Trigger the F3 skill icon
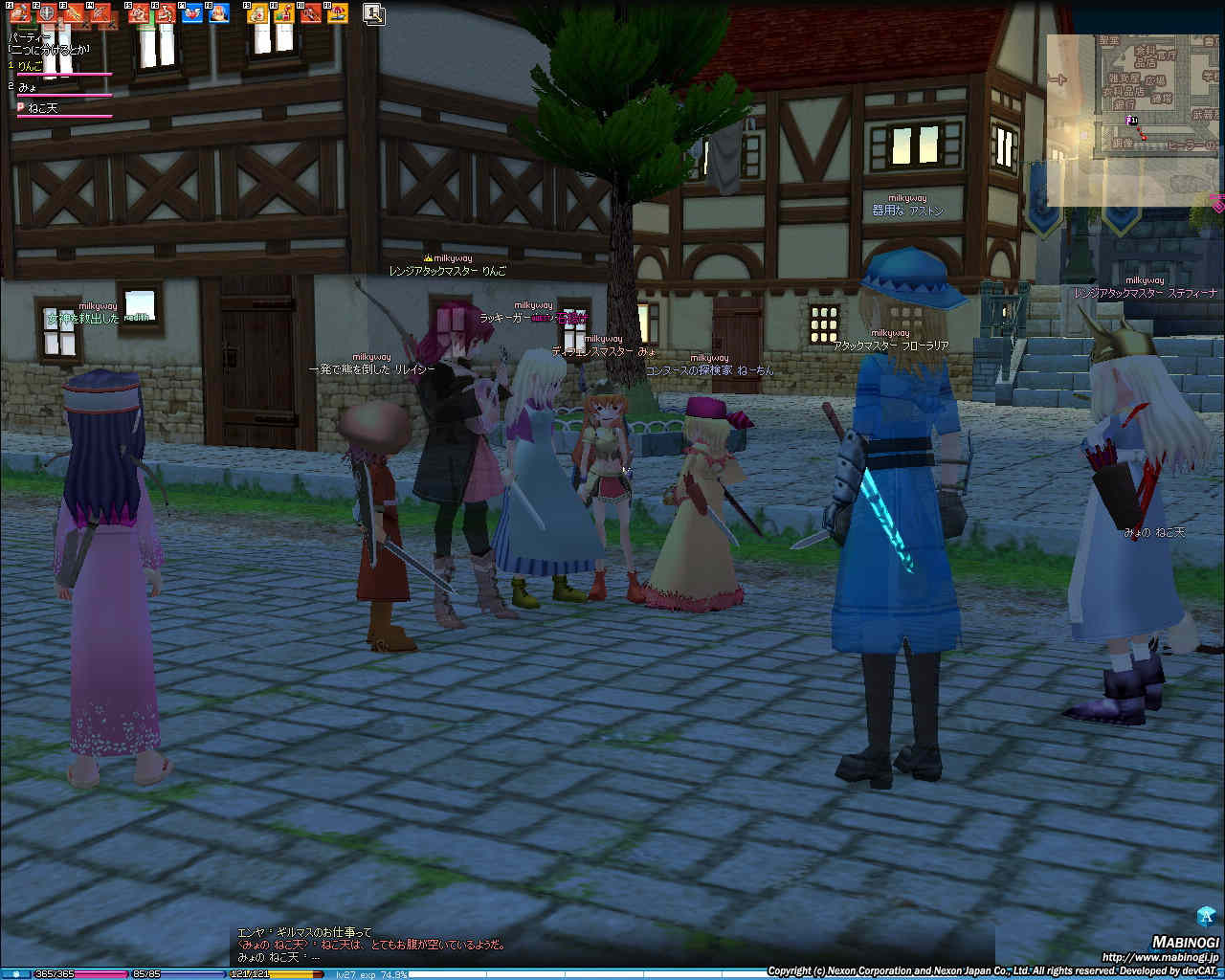Screen dimensions: 1225x980 [x=74, y=13]
